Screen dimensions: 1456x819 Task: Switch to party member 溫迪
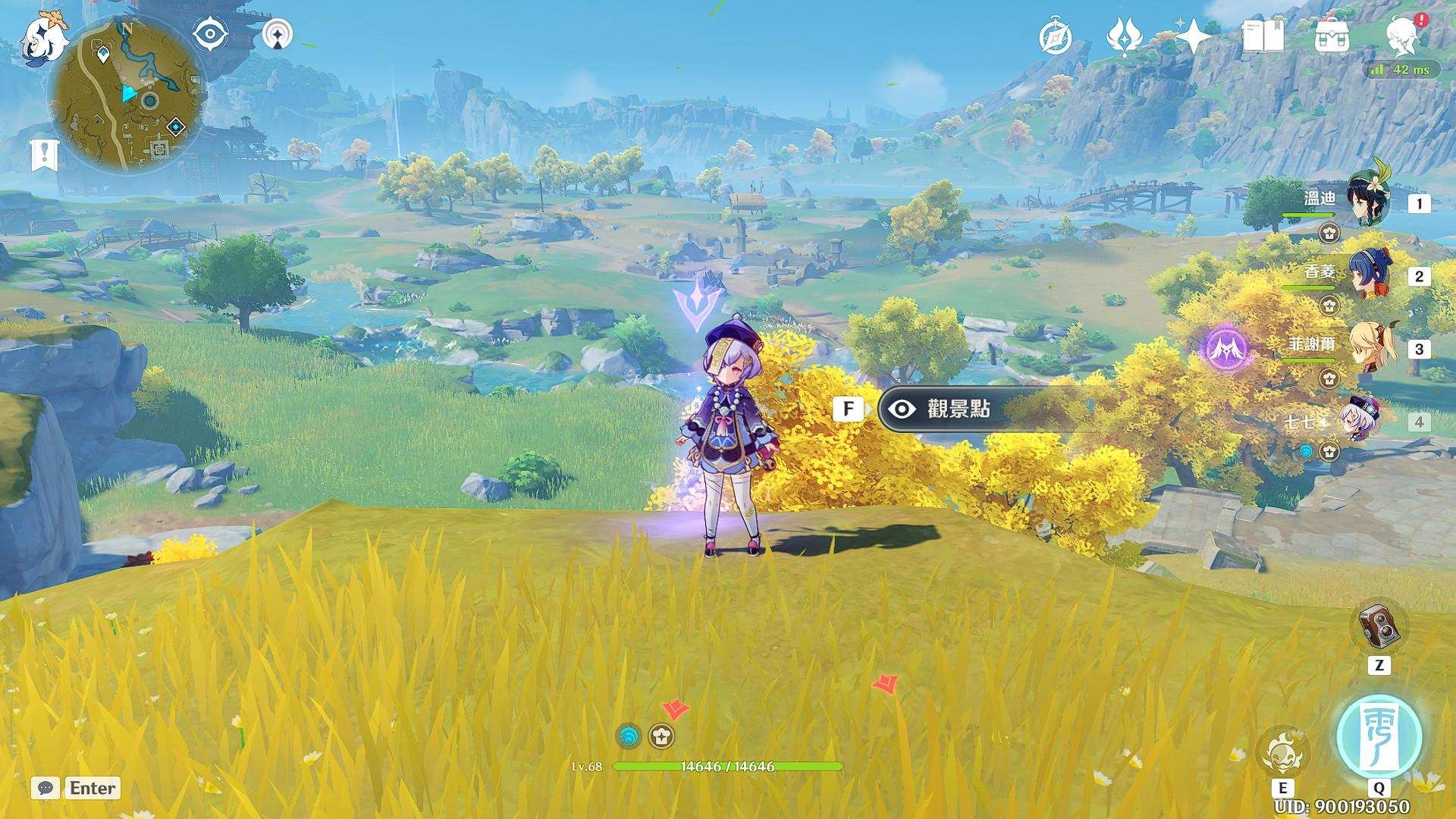point(1368,202)
